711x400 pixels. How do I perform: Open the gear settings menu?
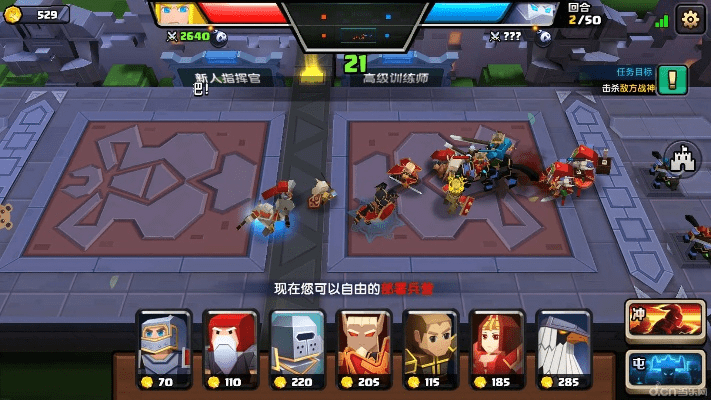click(x=689, y=19)
